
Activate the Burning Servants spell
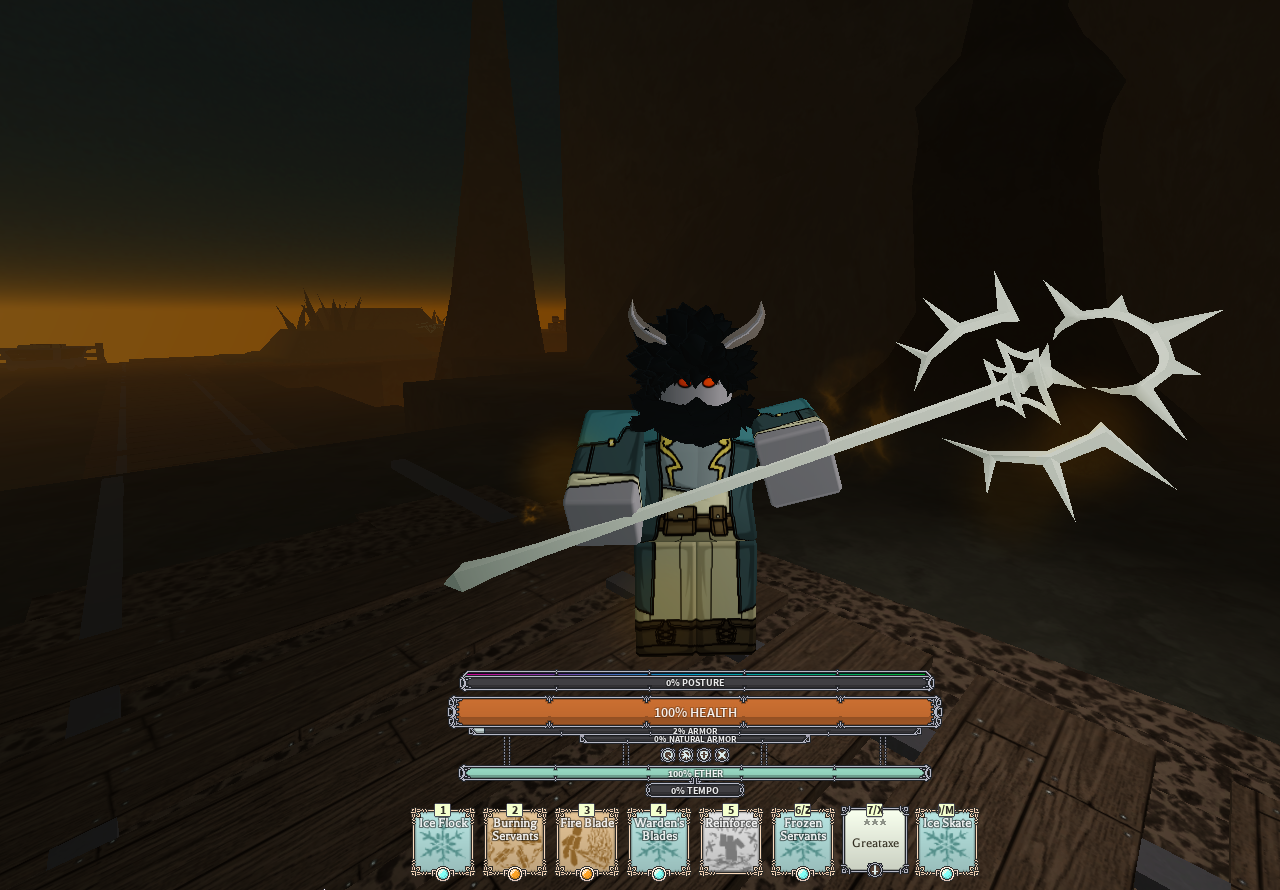pos(515,842)
